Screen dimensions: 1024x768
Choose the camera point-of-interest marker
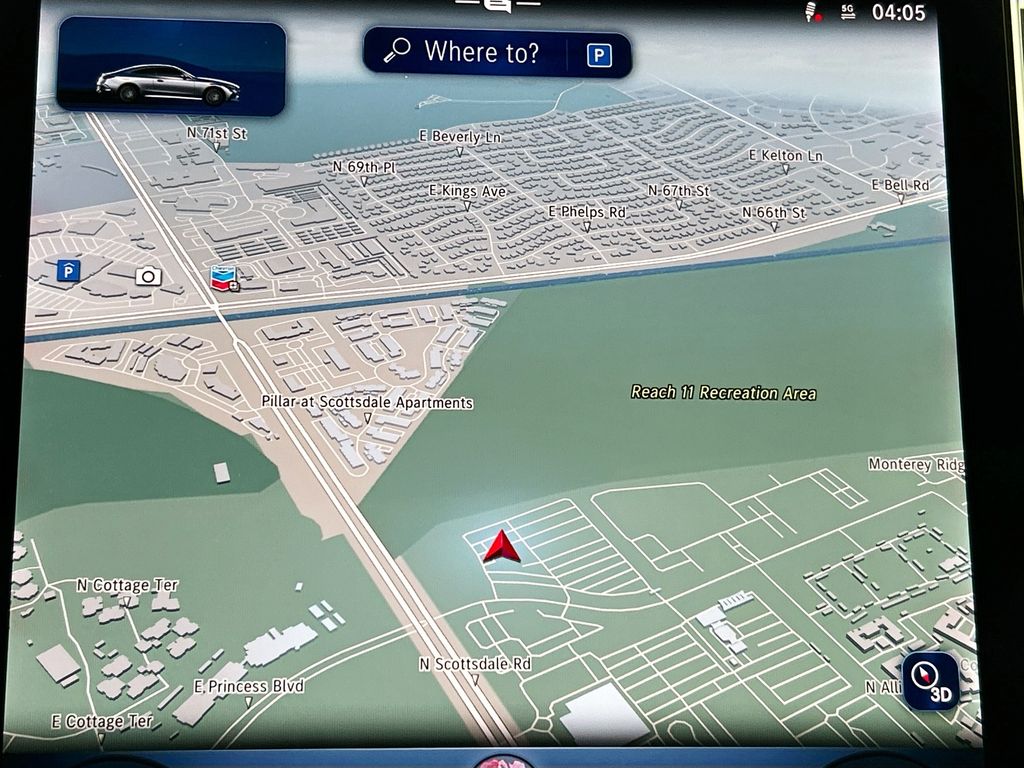[148, 276]
